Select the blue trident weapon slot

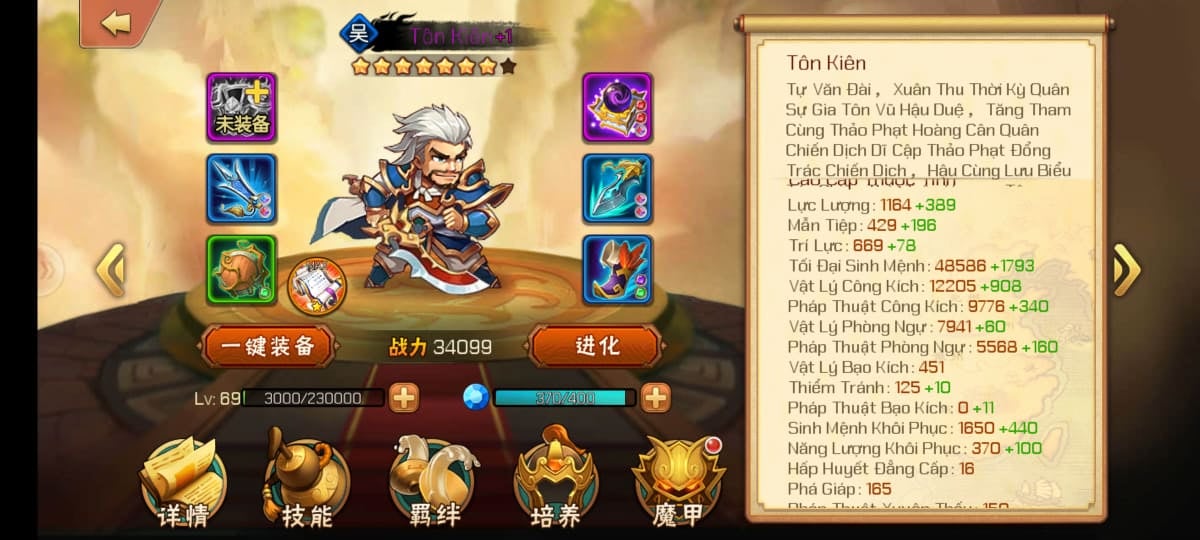pyautogui.click(x=242, y=188)
